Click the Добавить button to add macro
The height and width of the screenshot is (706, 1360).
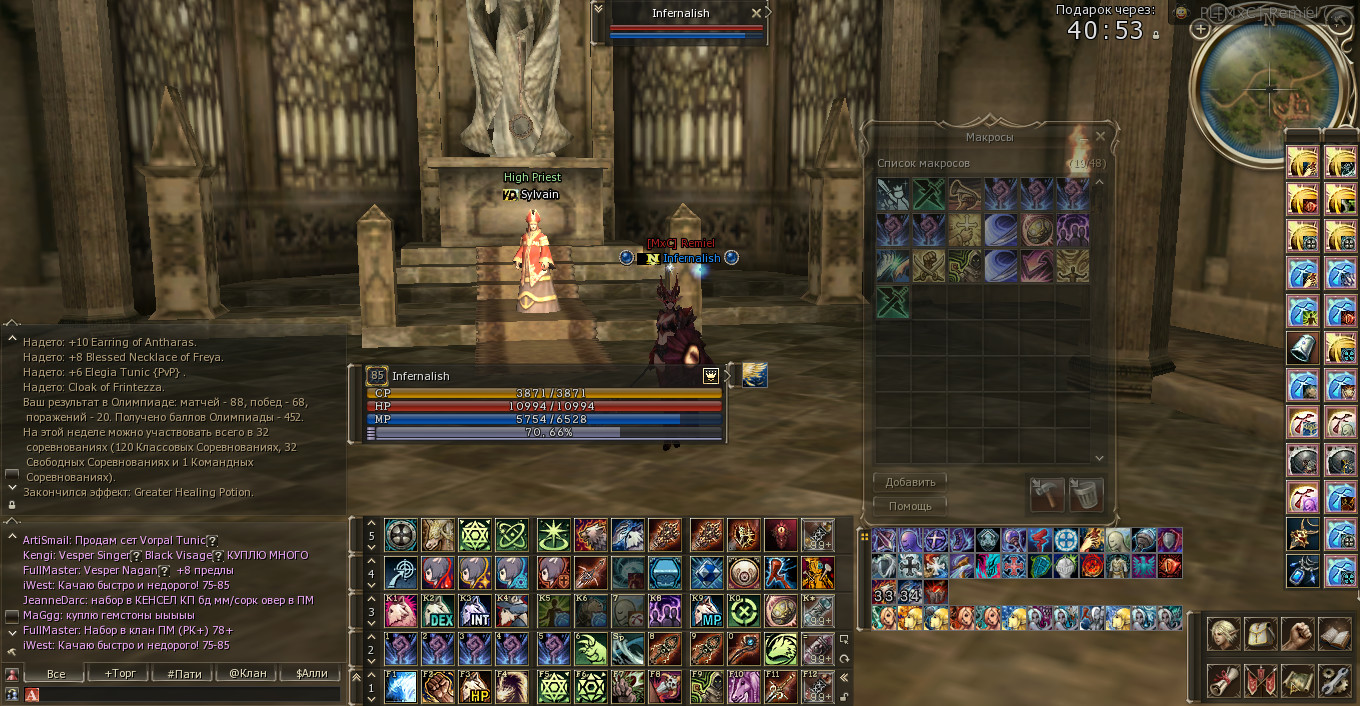pos(910,482)
